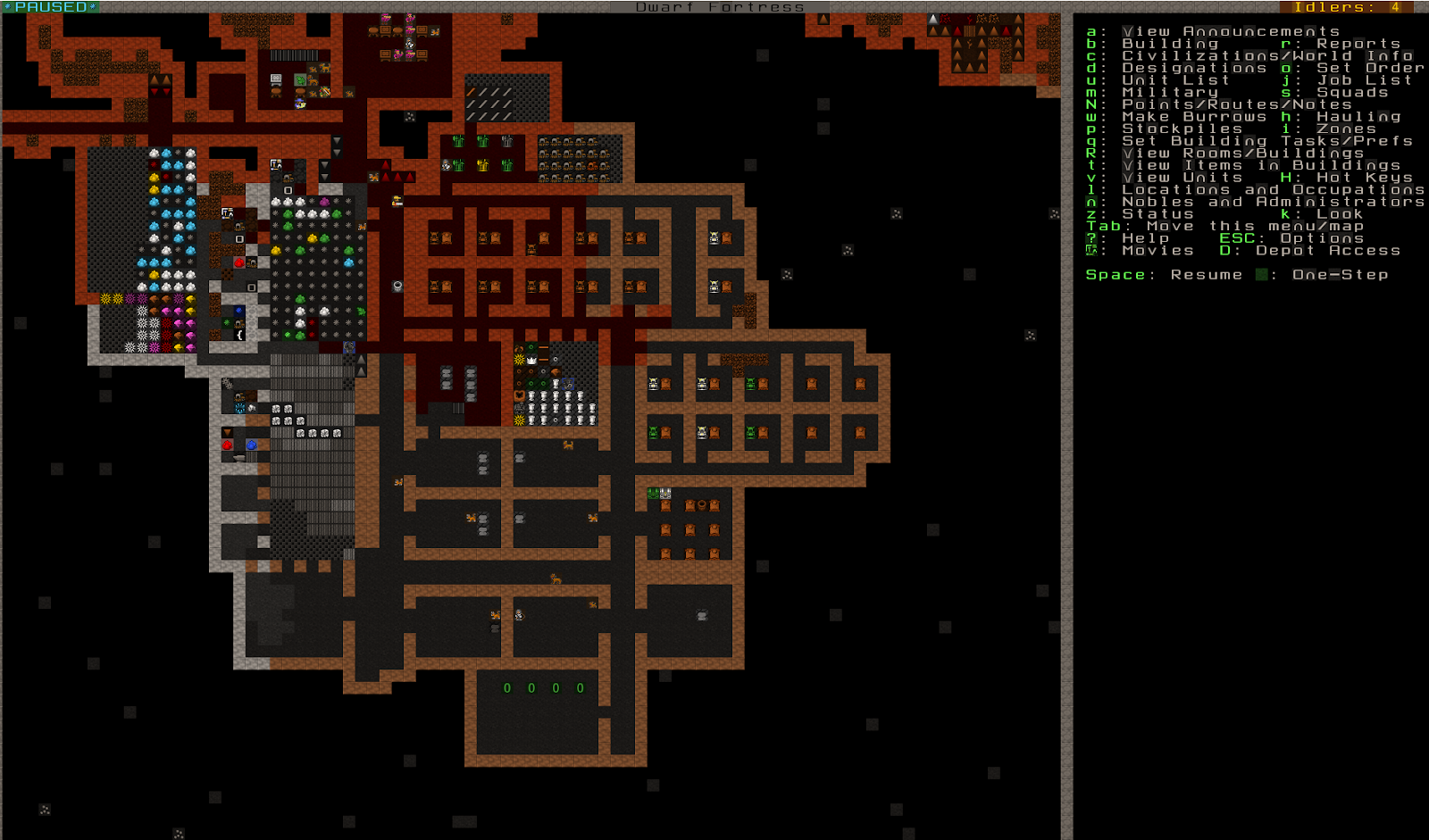
Task: Choose the Stockpiles entry
Action: point(1182,129)
